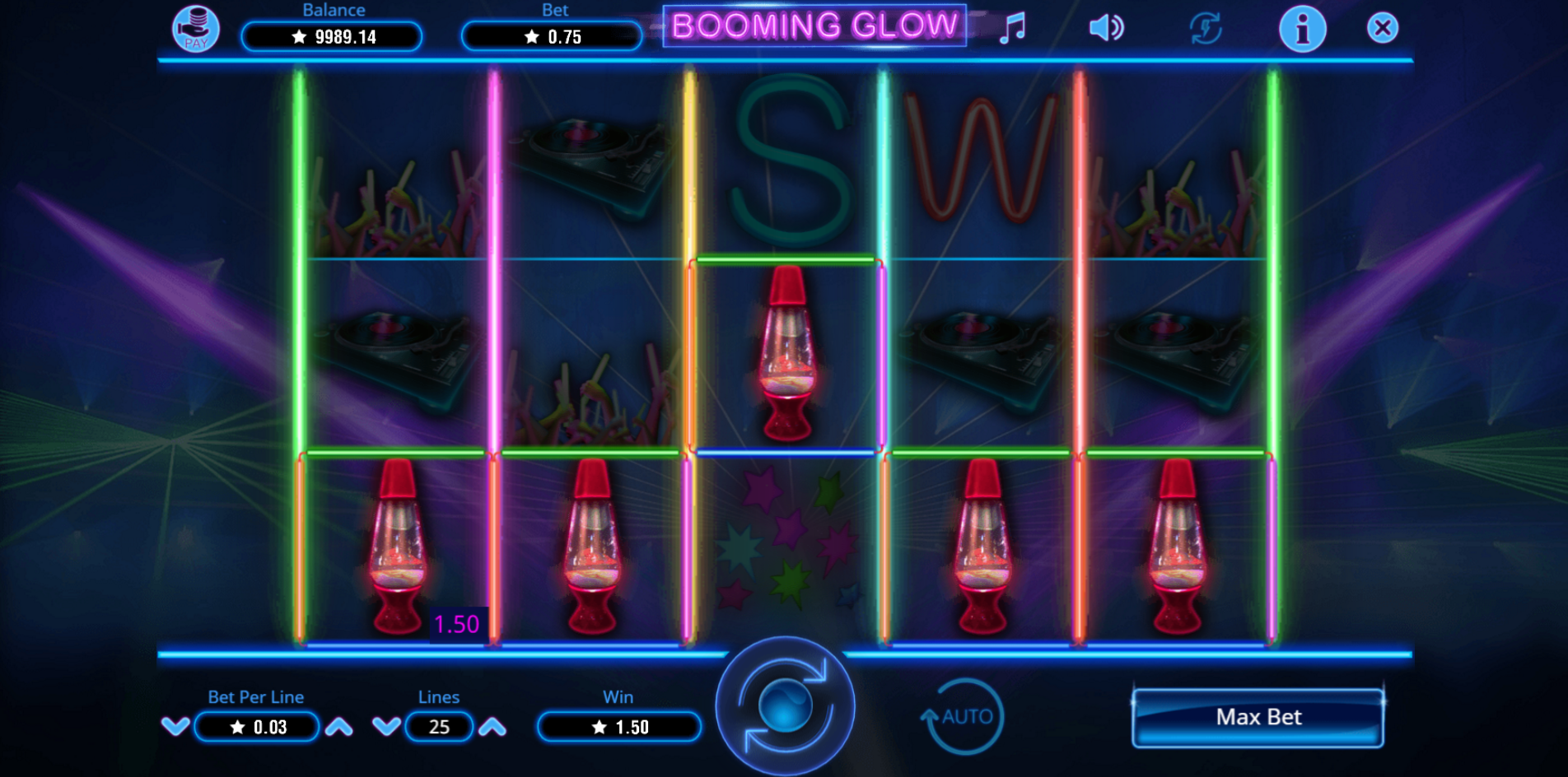Image resolution: width=1568 pixels, height=777 pixels.
Task: Increase the number of Lines
Action: (492, 727)
